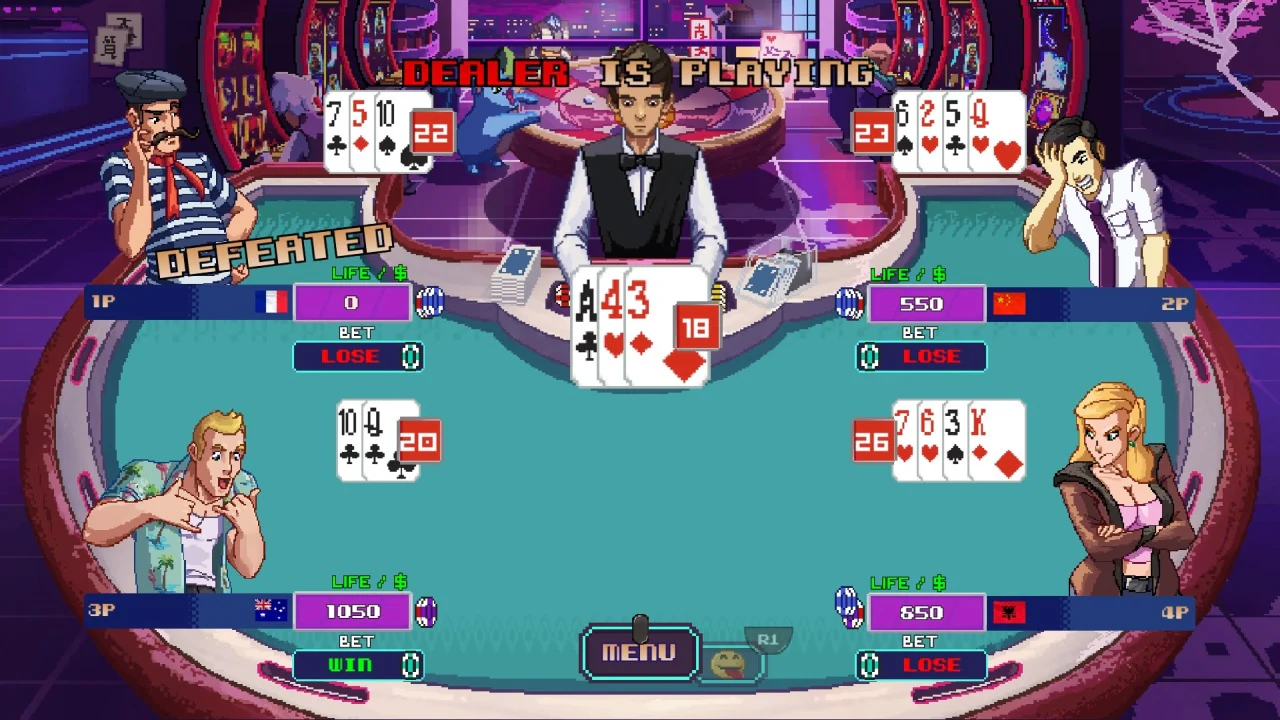
Task: Click the blue chip beside 1P's life bar
Action: coord(430,303)
